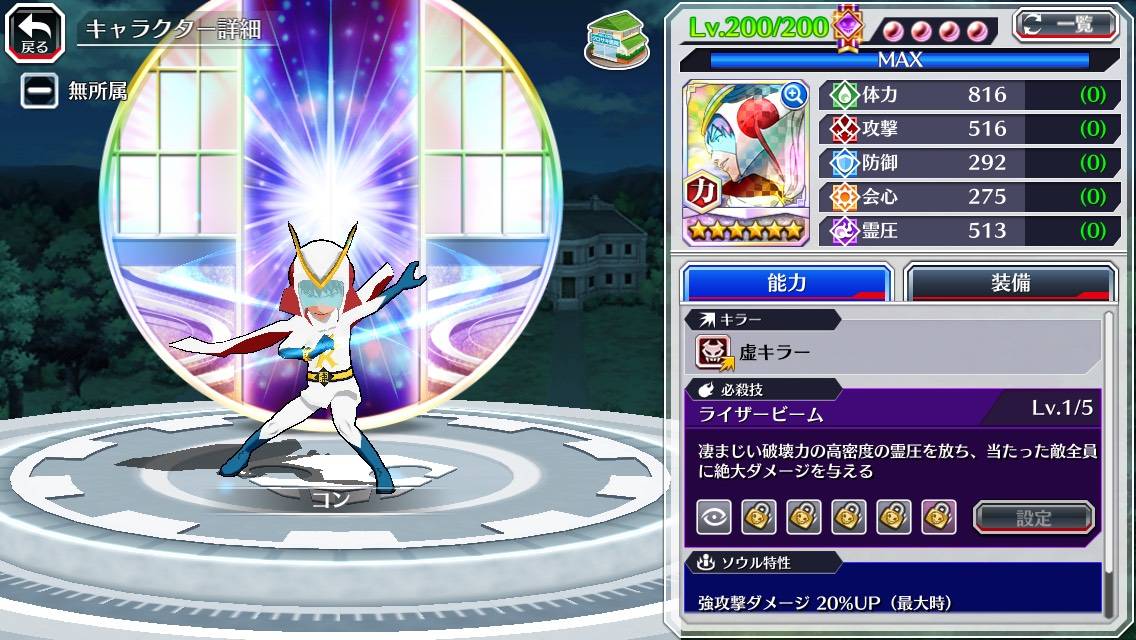The height and width of the screenshot is (640, 1136).
Task: Click the 無所属 affiliation minus icon
Action: (x=40, y=91)
